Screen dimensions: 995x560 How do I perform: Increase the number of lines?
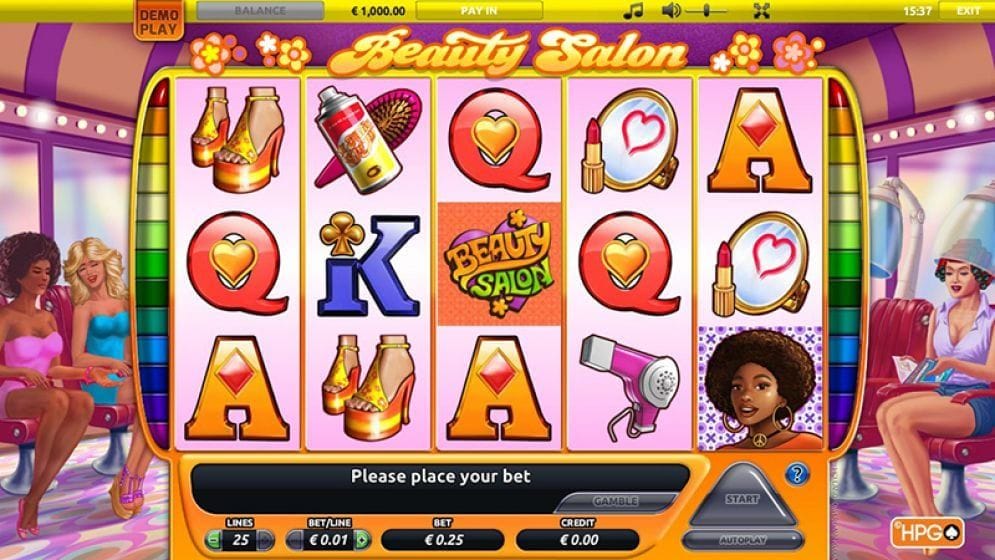tap(266, 540)
